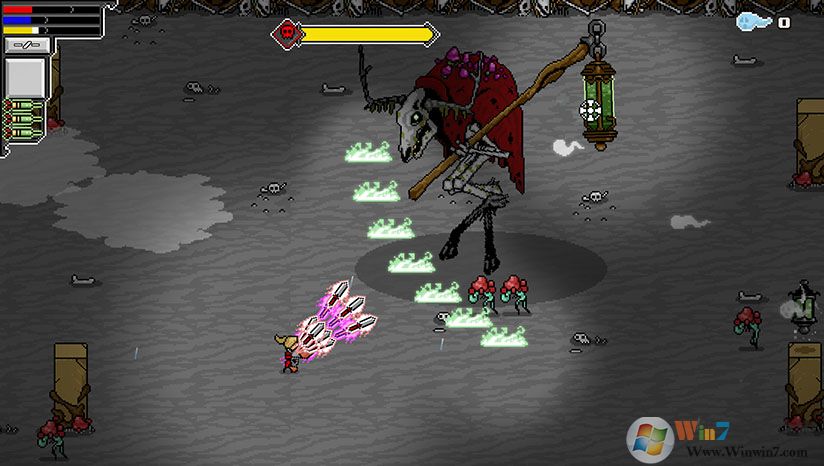Click the bone weapon button
Image resolution: width=824 pixels, height=466 pixels.
tap(27, 45)
